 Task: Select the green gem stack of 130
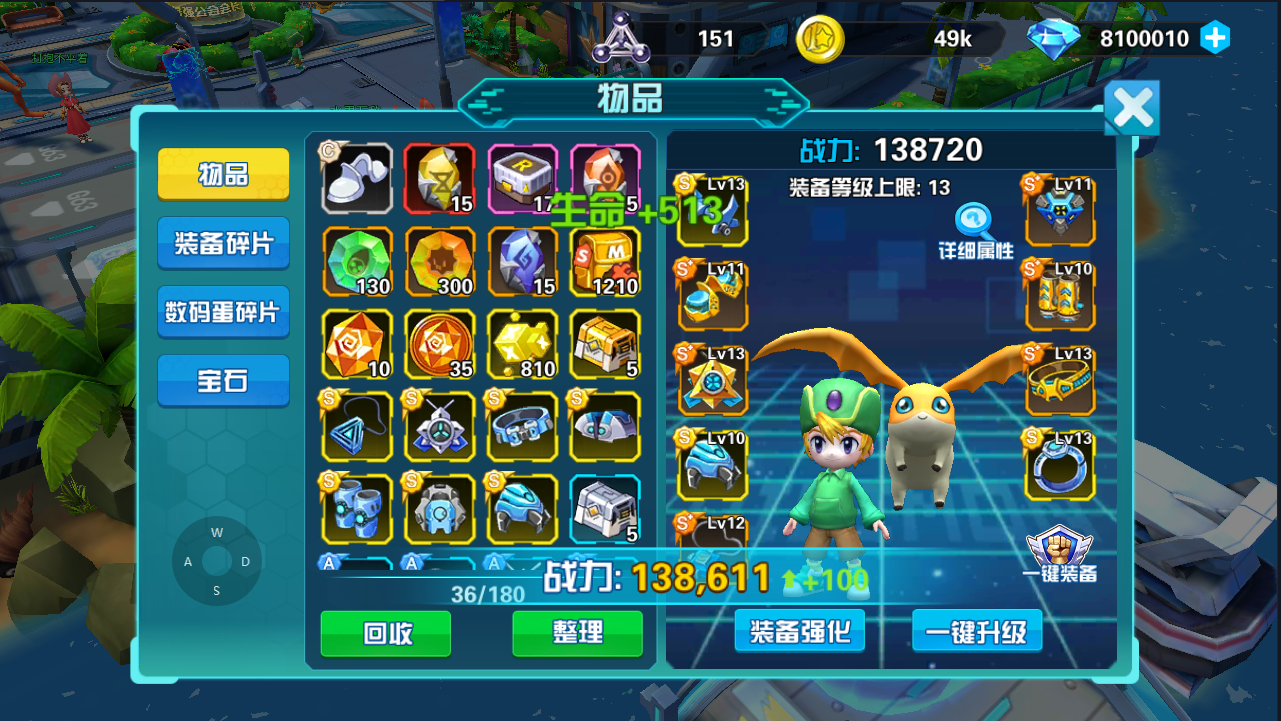pyautogui.click(x=357, y=263)
